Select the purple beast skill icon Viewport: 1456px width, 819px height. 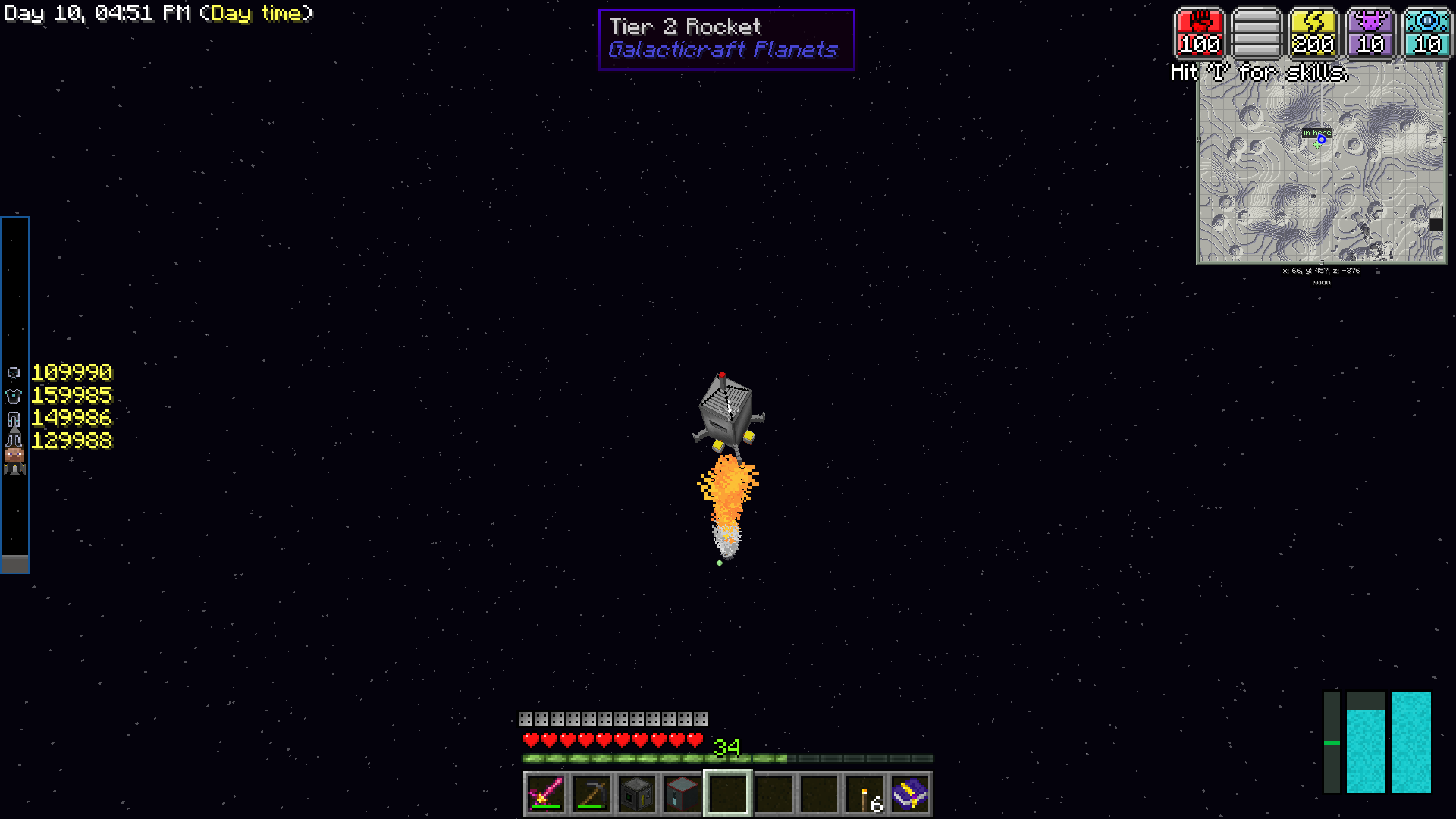click(x=1370, y=33)
